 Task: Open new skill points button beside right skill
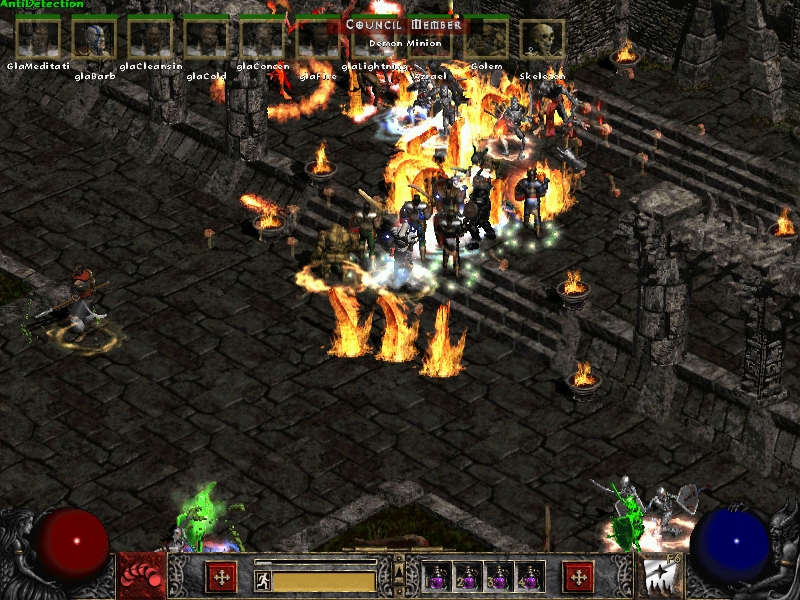coord(578,577)
